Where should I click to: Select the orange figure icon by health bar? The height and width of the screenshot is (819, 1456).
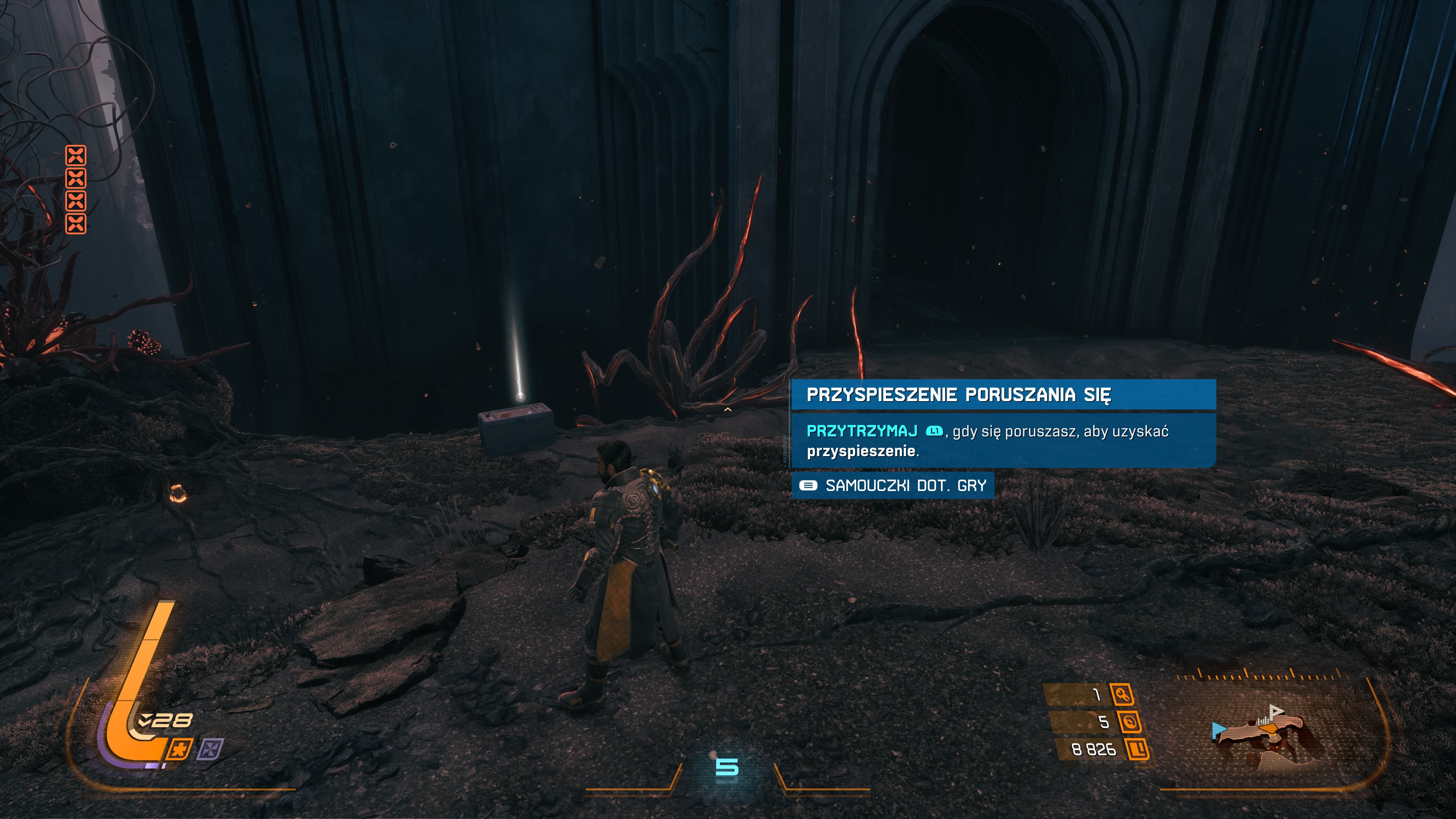[180, 750]
